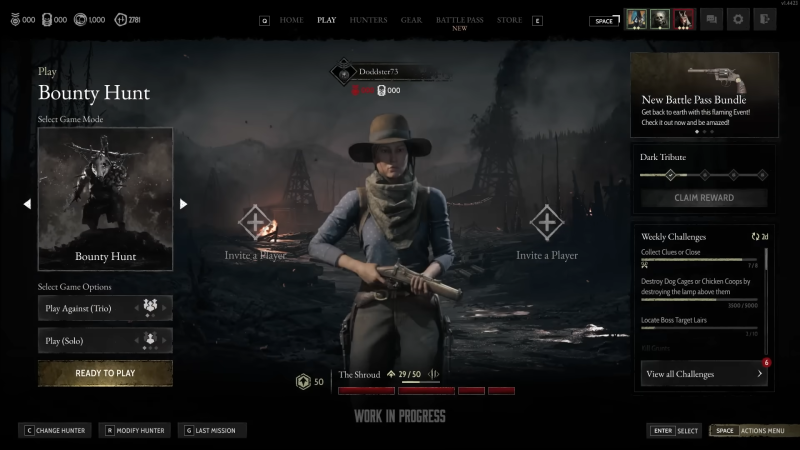Switch to the Gear tab
800x450 pixels.
[411, 20]
